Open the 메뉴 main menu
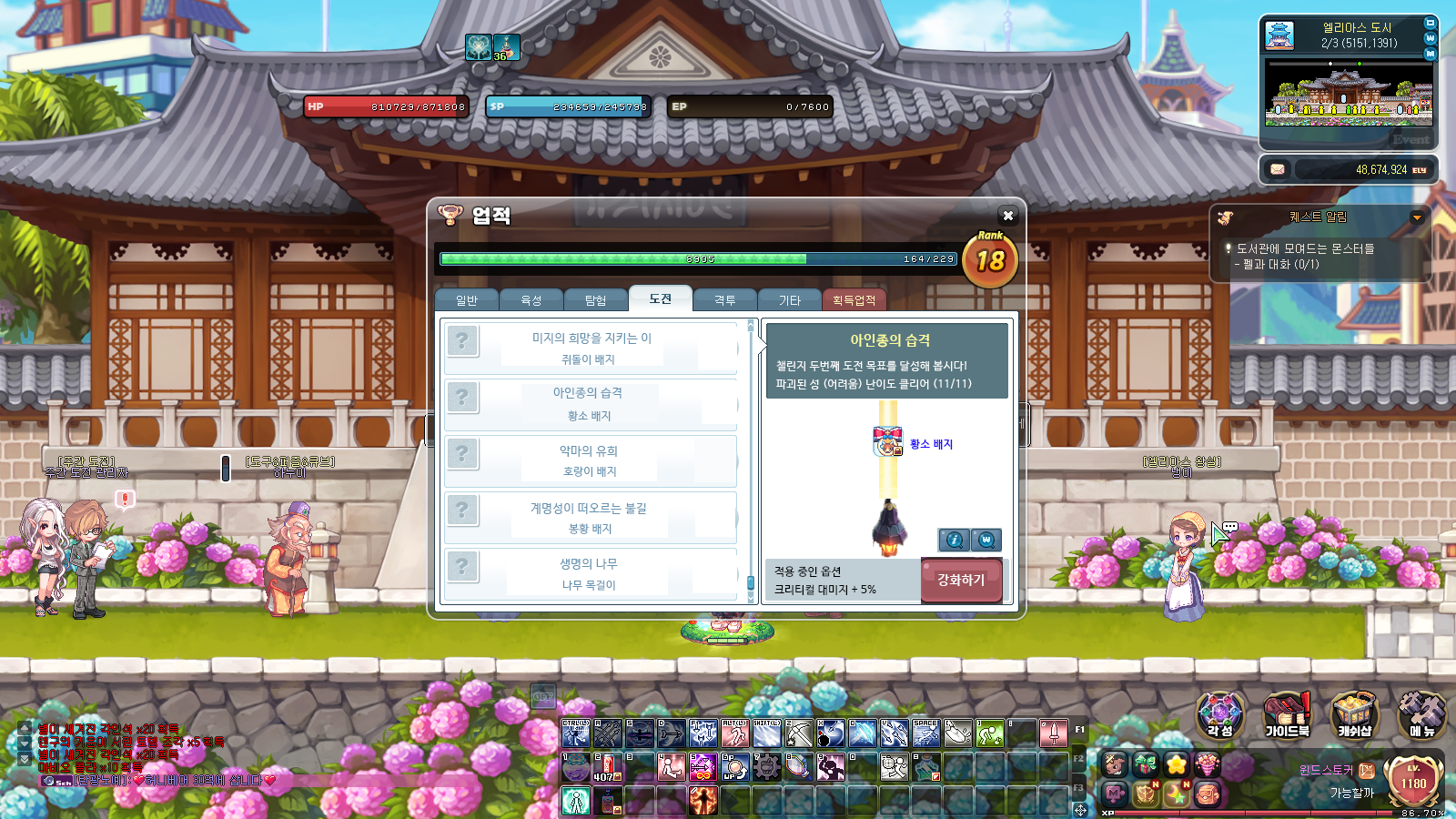Screen dimensions: 1456x819 [1421, 714]
